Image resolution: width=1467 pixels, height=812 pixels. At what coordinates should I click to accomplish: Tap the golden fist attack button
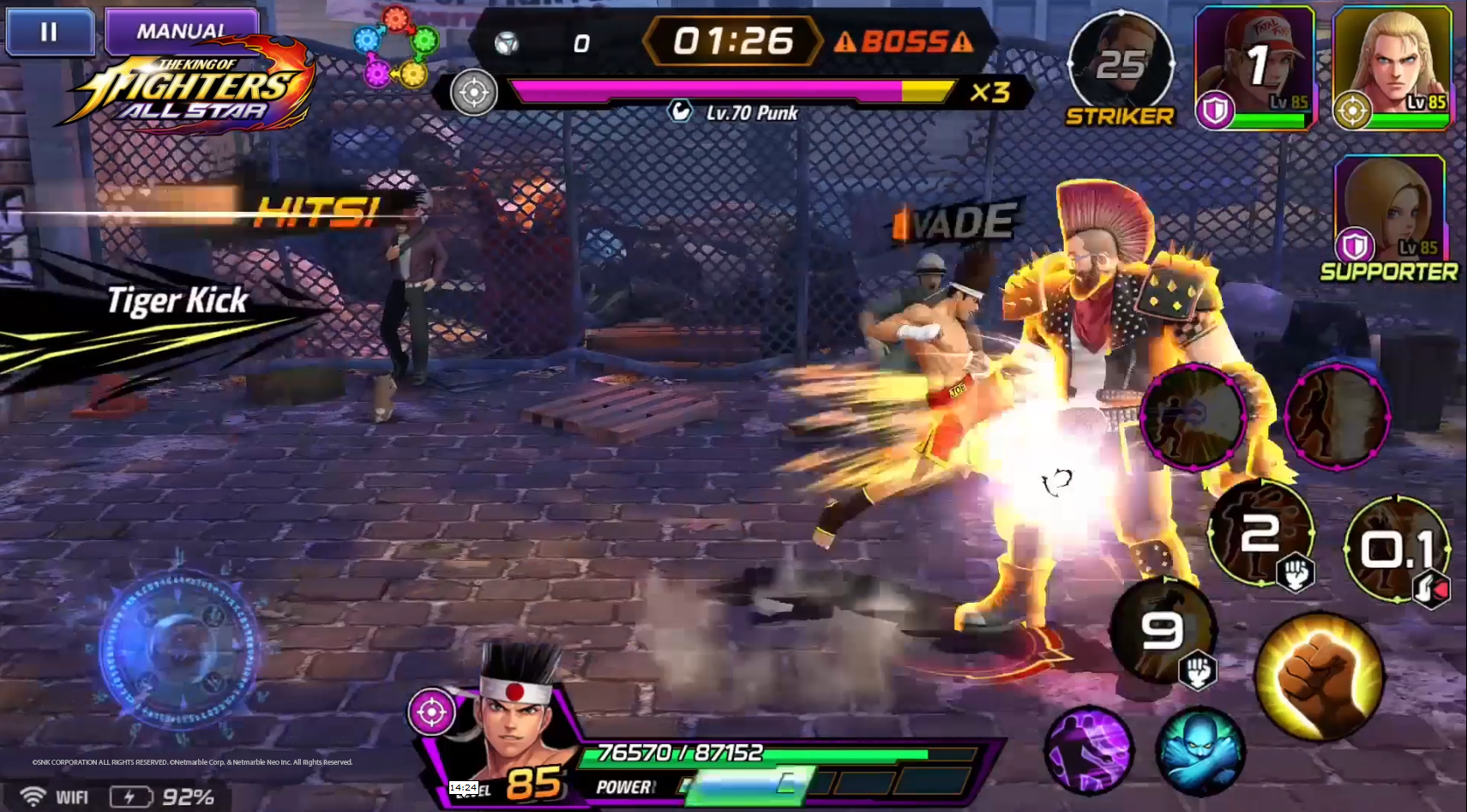pos(1319,676)
